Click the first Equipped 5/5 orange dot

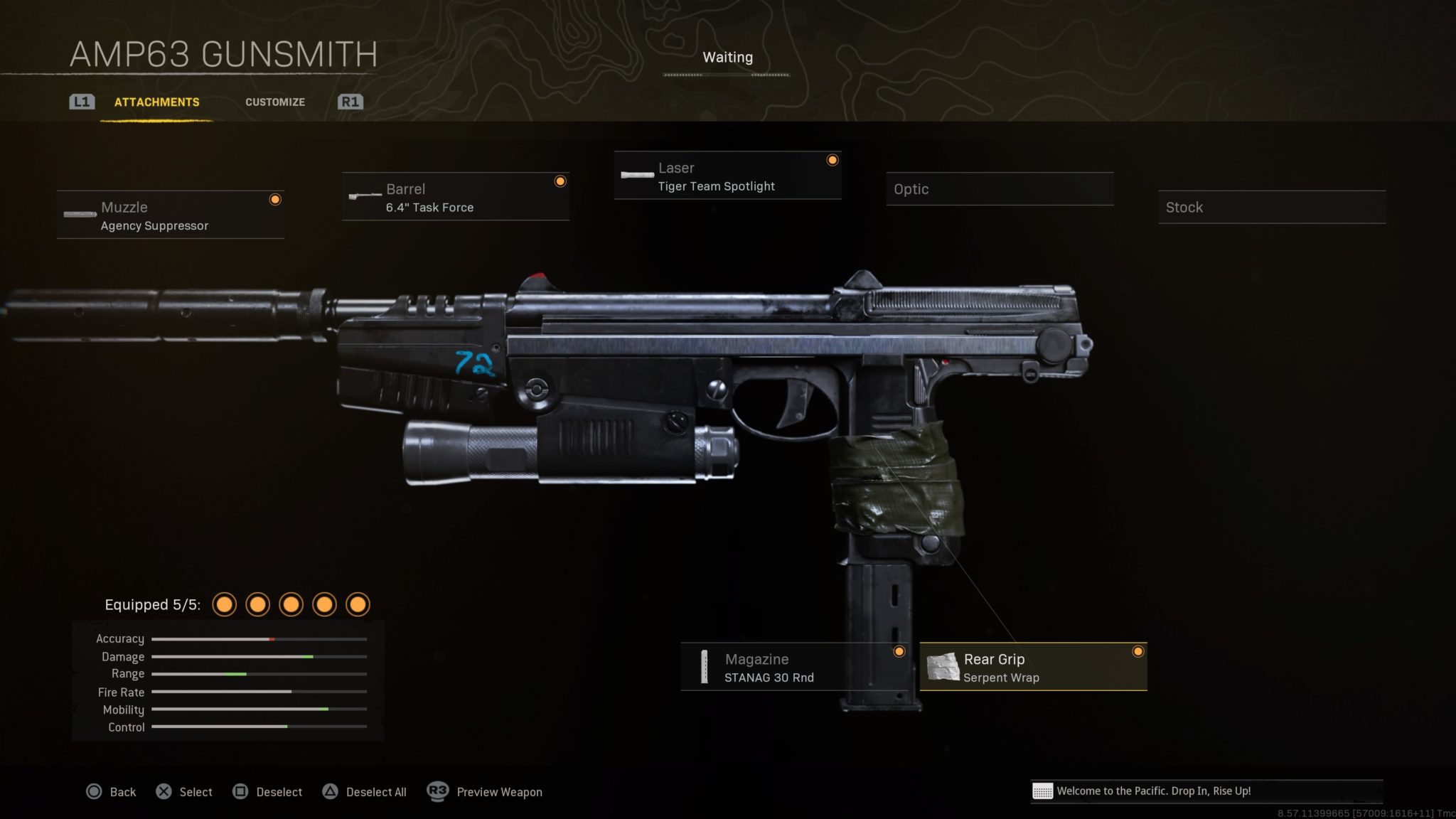[x=225, y=604]
